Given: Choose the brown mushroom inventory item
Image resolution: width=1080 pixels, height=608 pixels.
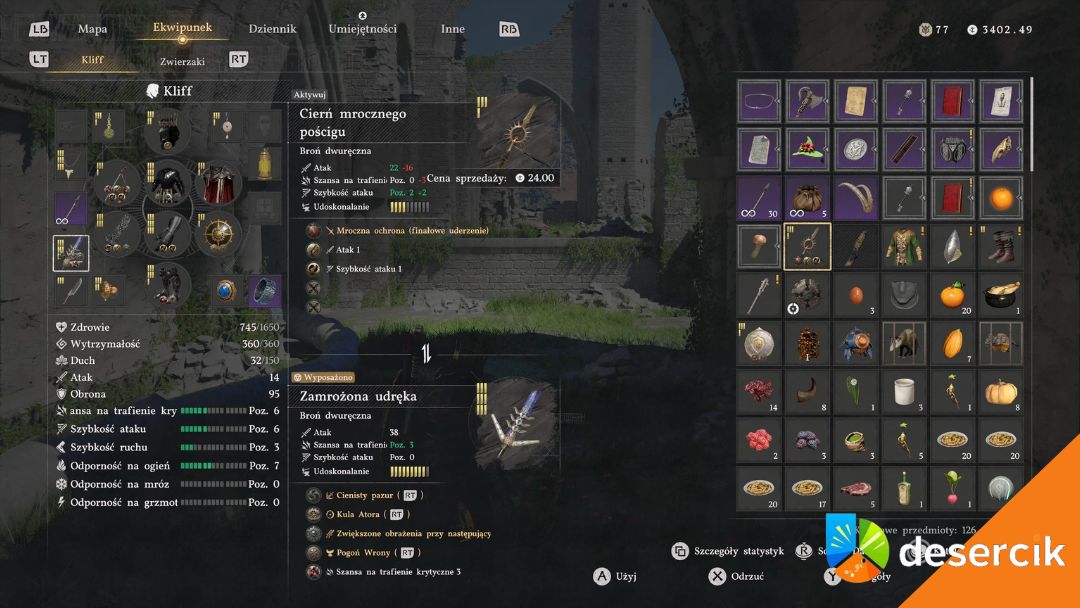Looking at the screenshot, I should (760, 247).
